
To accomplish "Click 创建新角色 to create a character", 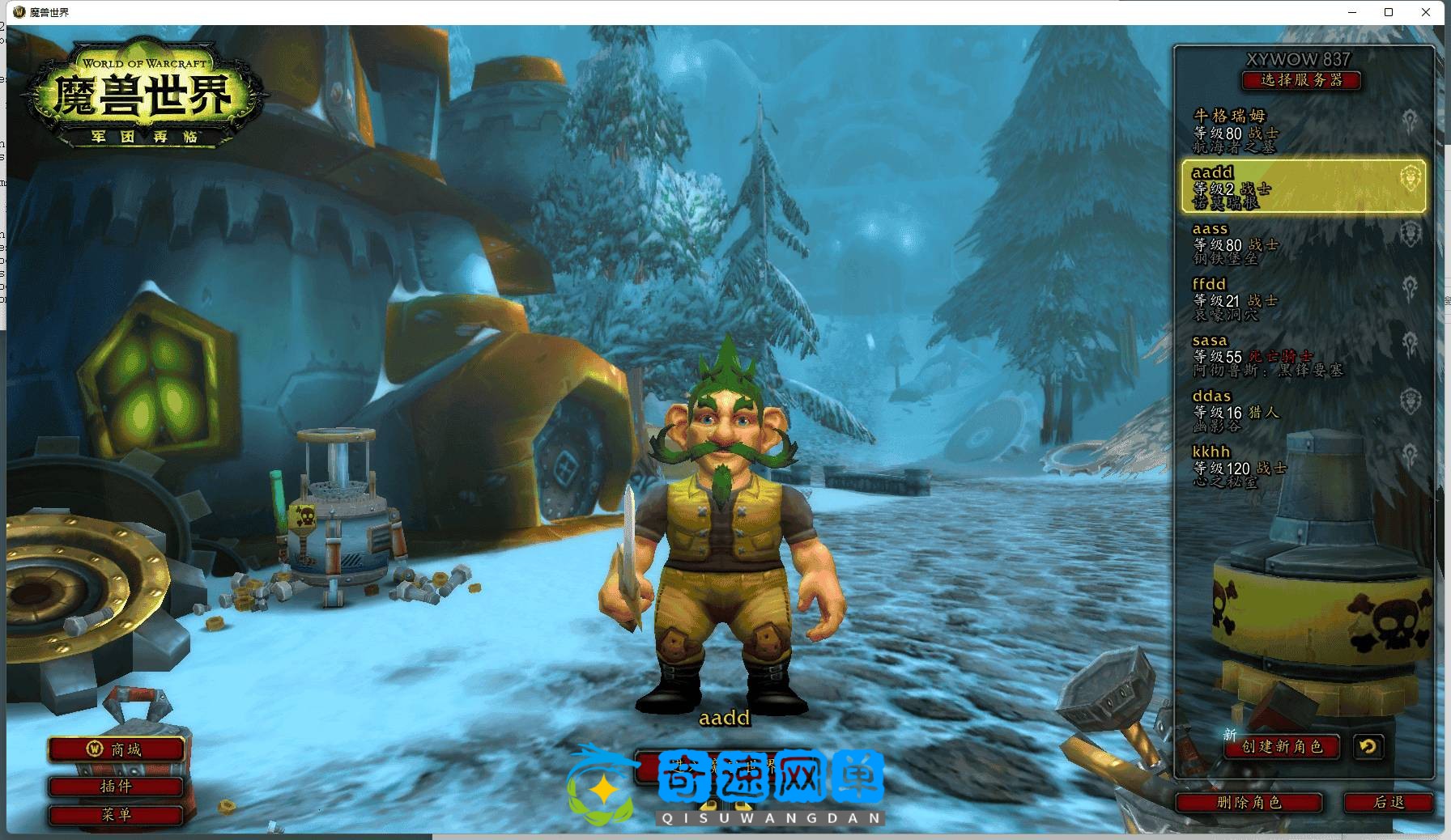I will point(1282,747).
